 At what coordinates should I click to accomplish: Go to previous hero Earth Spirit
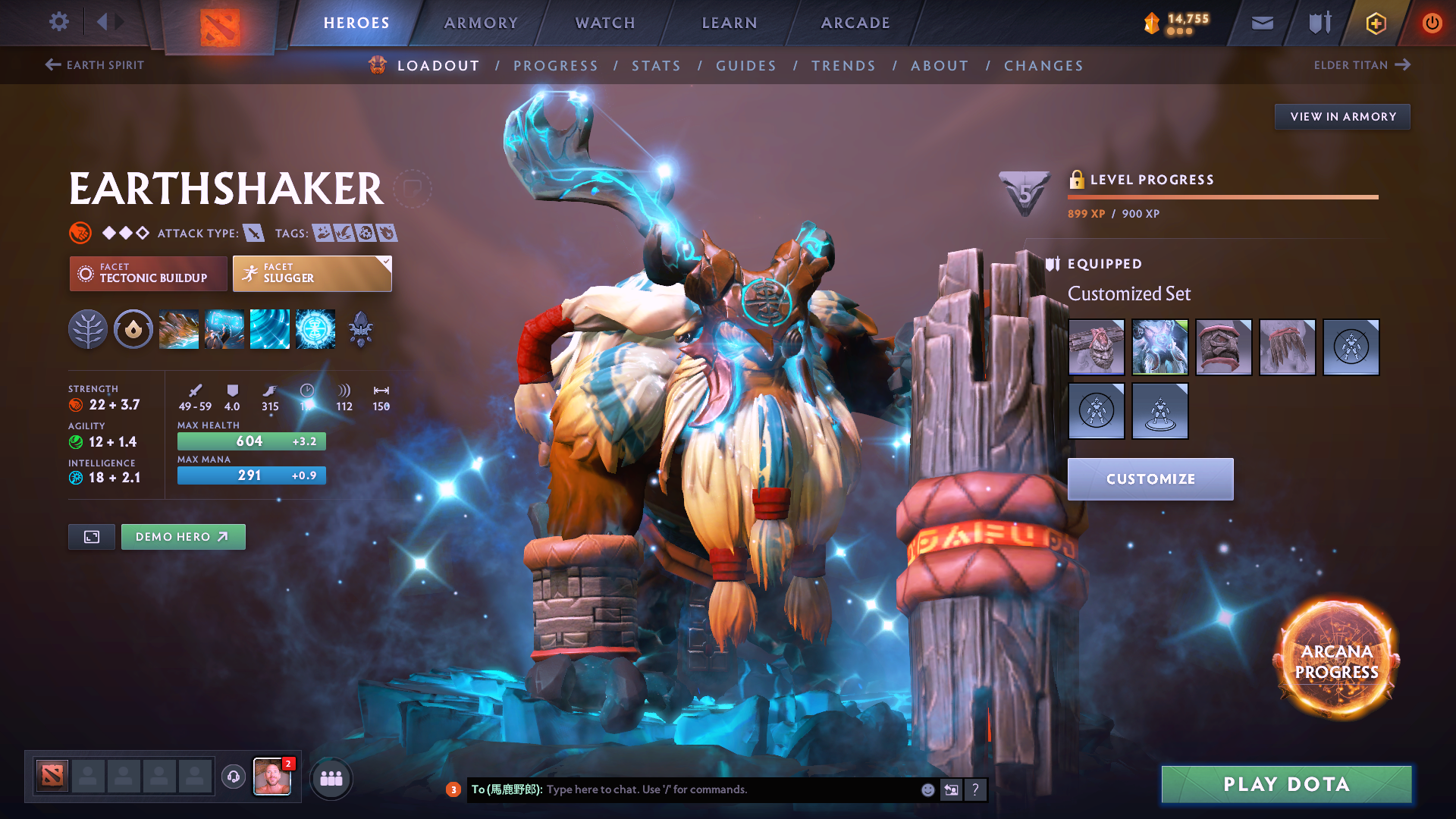tap(95, 65)
